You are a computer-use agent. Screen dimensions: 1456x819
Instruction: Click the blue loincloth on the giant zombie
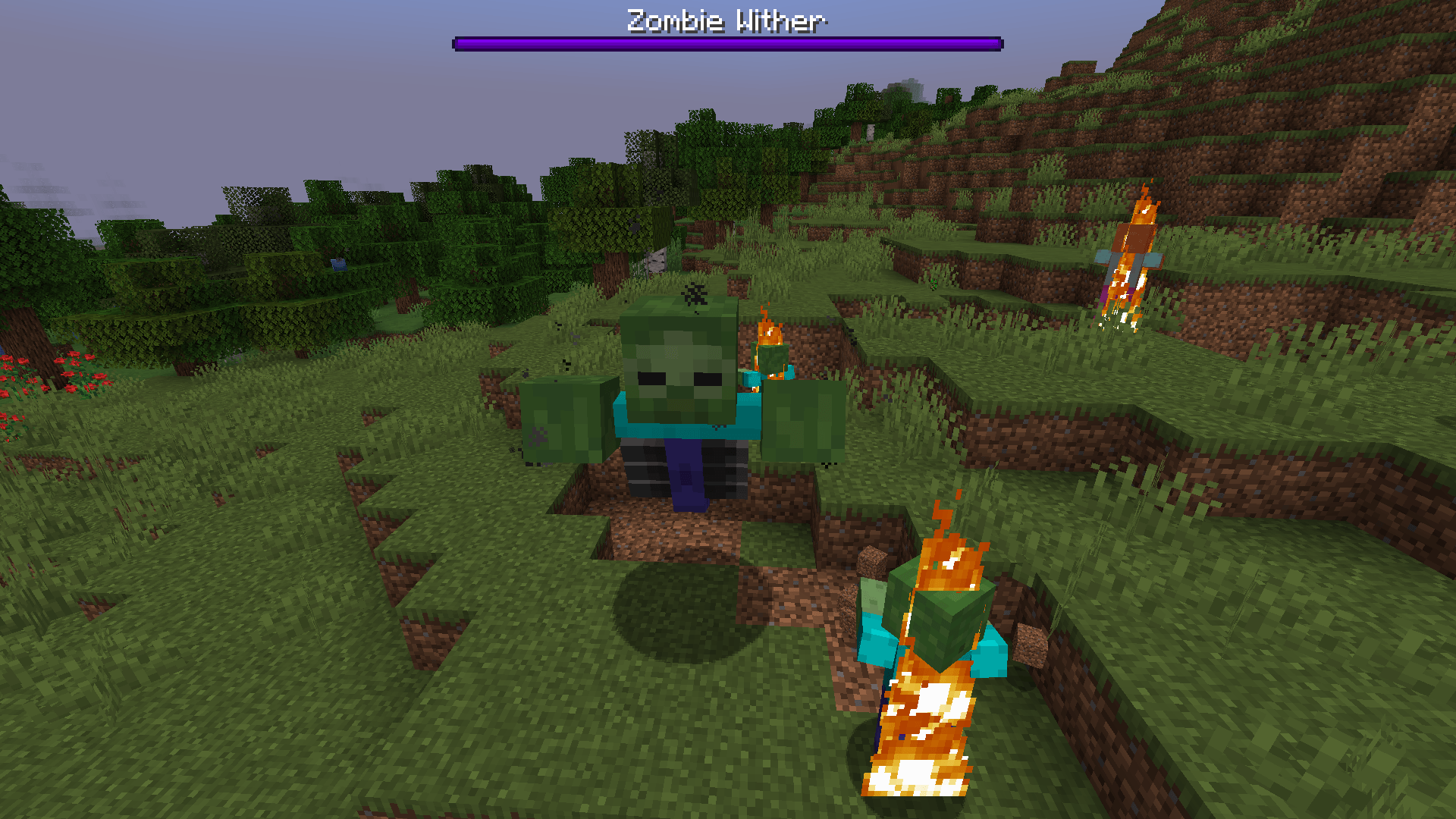(x=686, y=474)
